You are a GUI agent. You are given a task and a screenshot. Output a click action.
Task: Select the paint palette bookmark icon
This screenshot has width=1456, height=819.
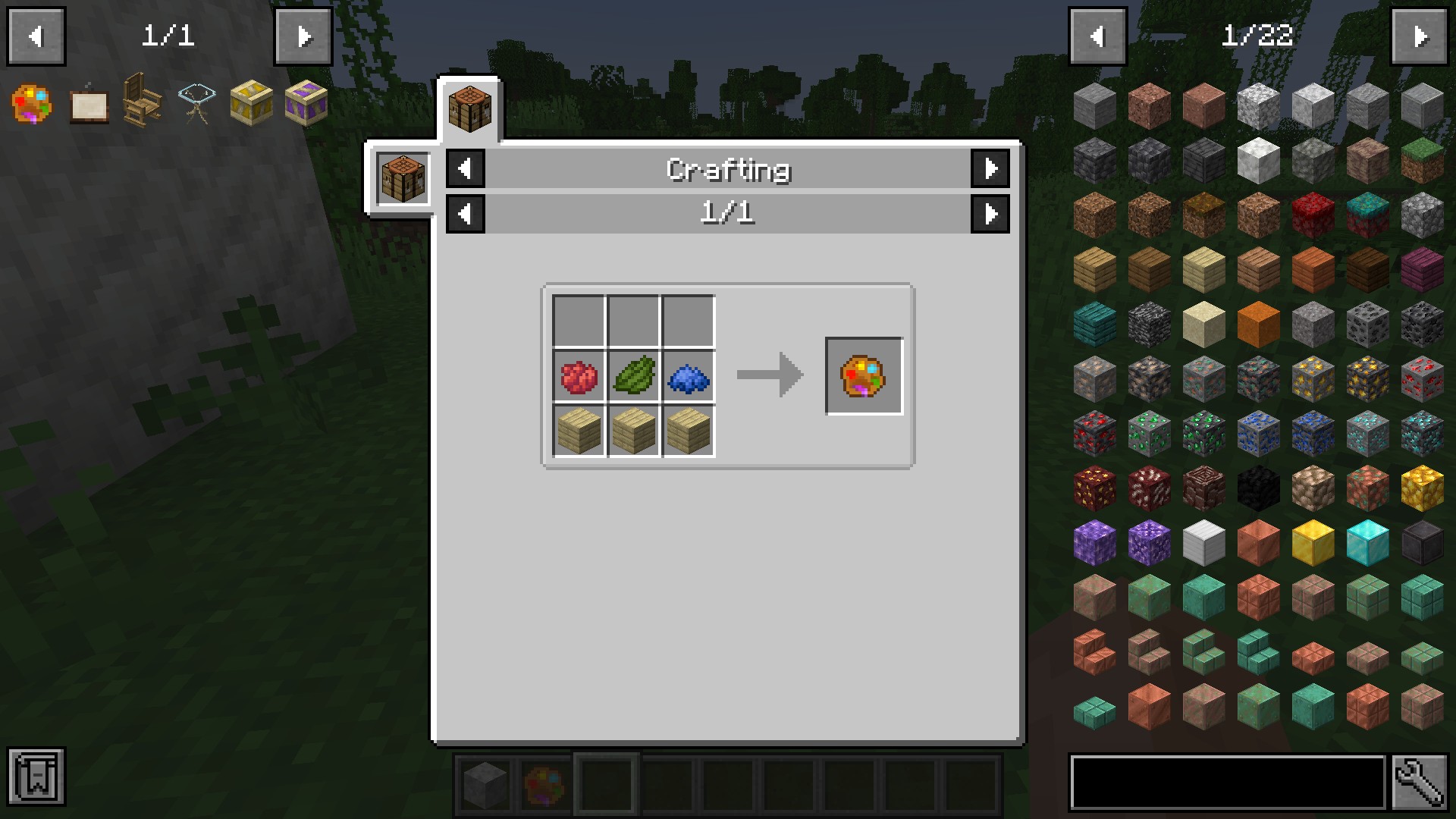coord(32,103)
